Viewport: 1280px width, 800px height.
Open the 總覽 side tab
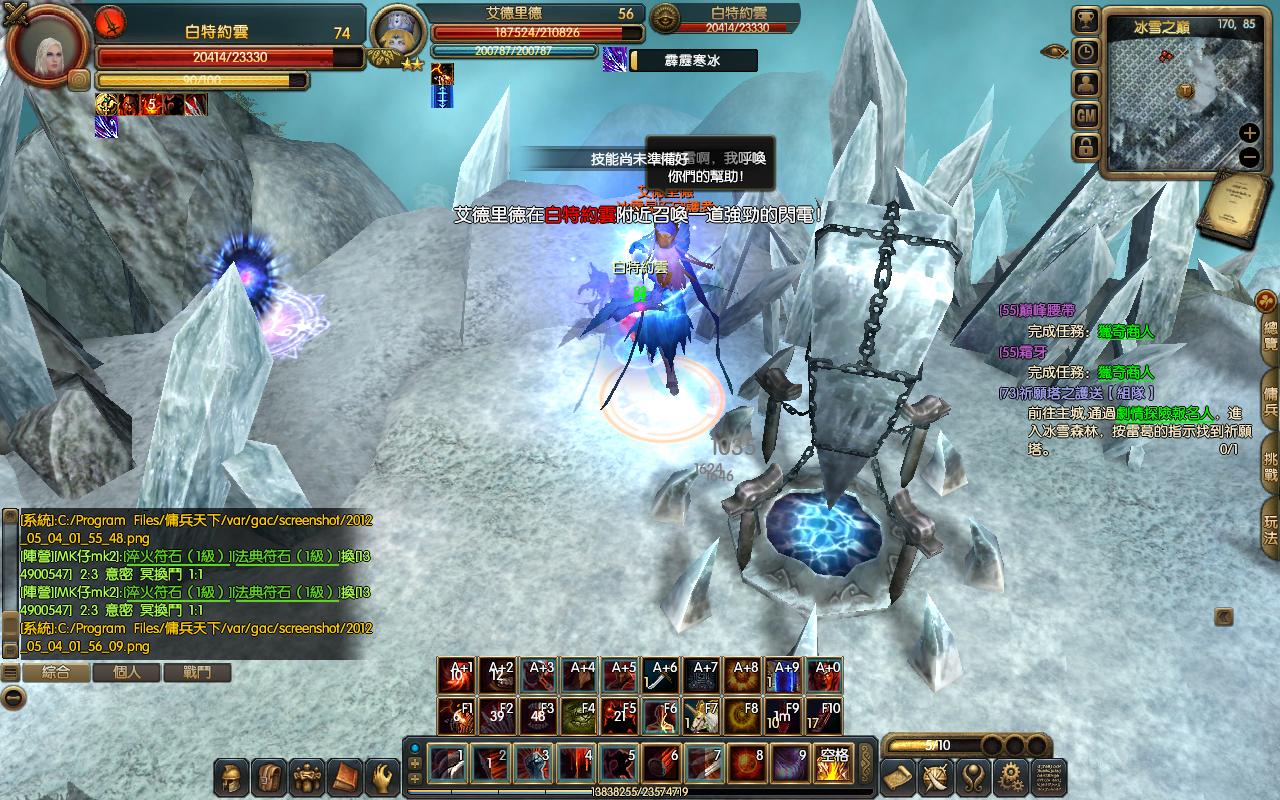(1270, 336)
